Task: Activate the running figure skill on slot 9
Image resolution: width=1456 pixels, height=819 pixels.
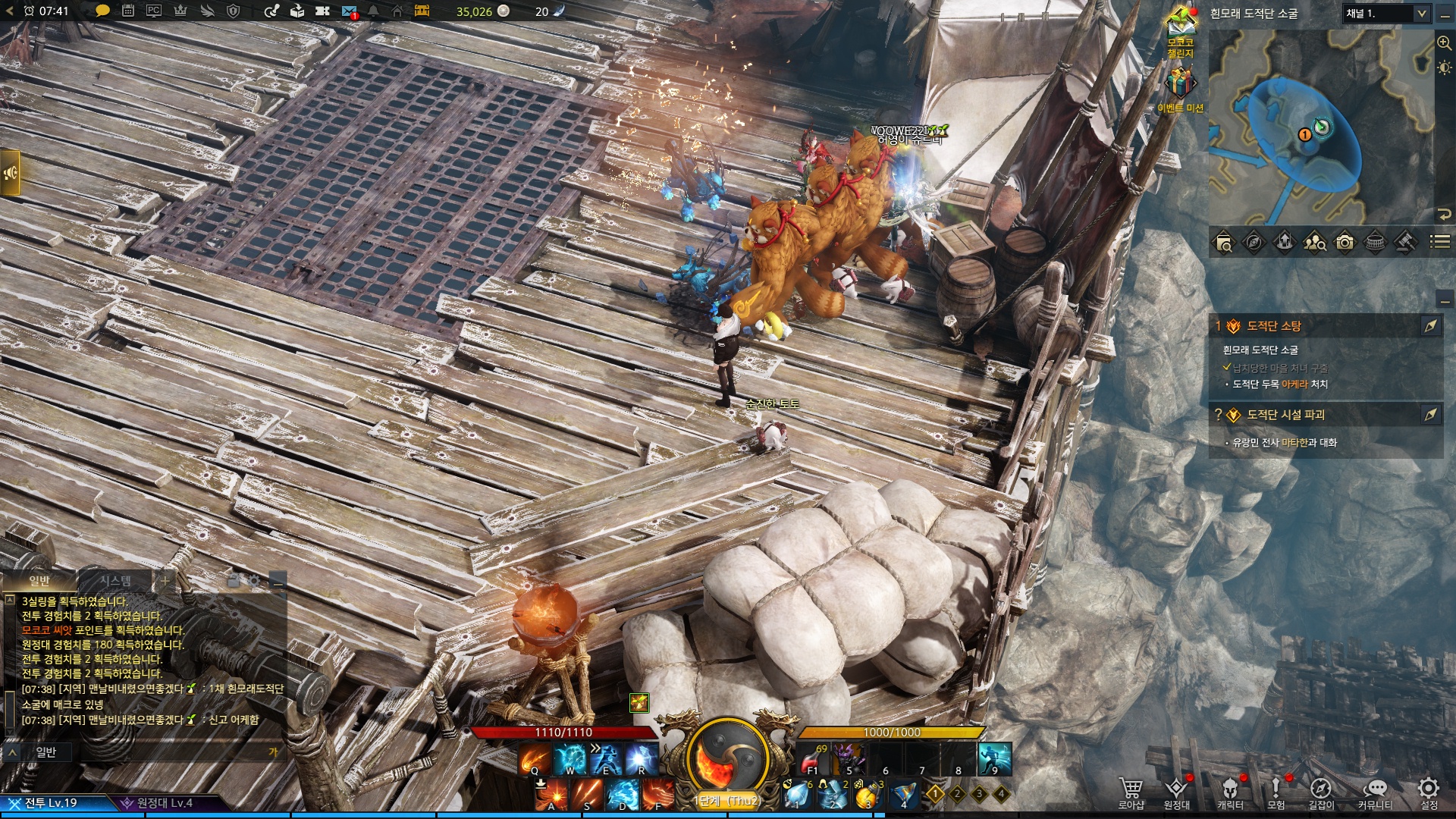Action: pos(995,758)
